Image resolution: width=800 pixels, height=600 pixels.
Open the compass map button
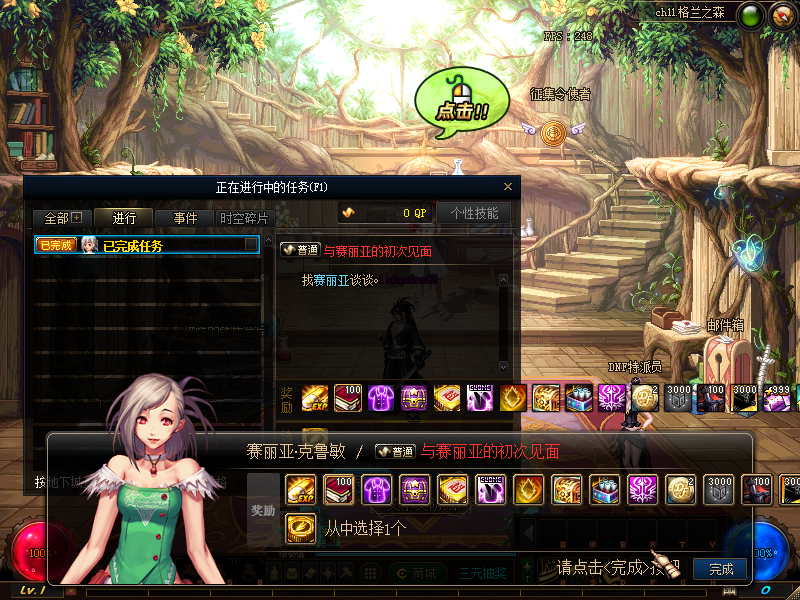781,16
